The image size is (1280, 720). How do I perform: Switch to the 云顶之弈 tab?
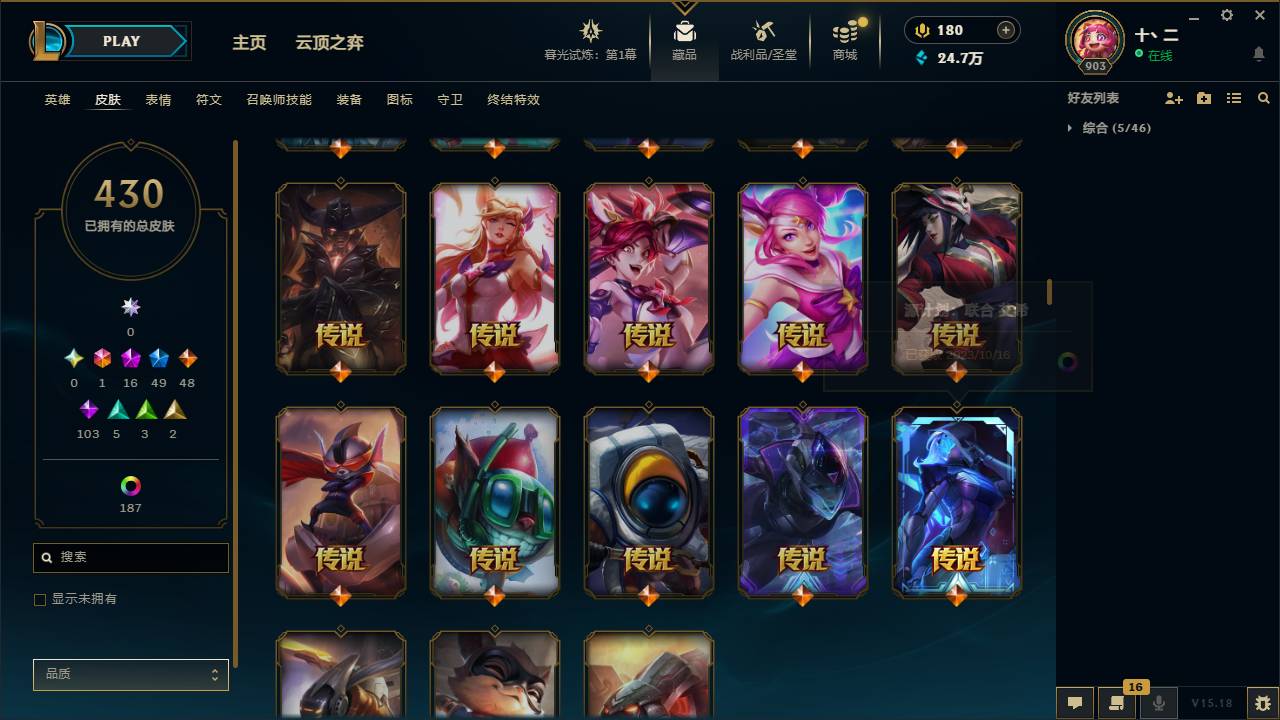328,43
